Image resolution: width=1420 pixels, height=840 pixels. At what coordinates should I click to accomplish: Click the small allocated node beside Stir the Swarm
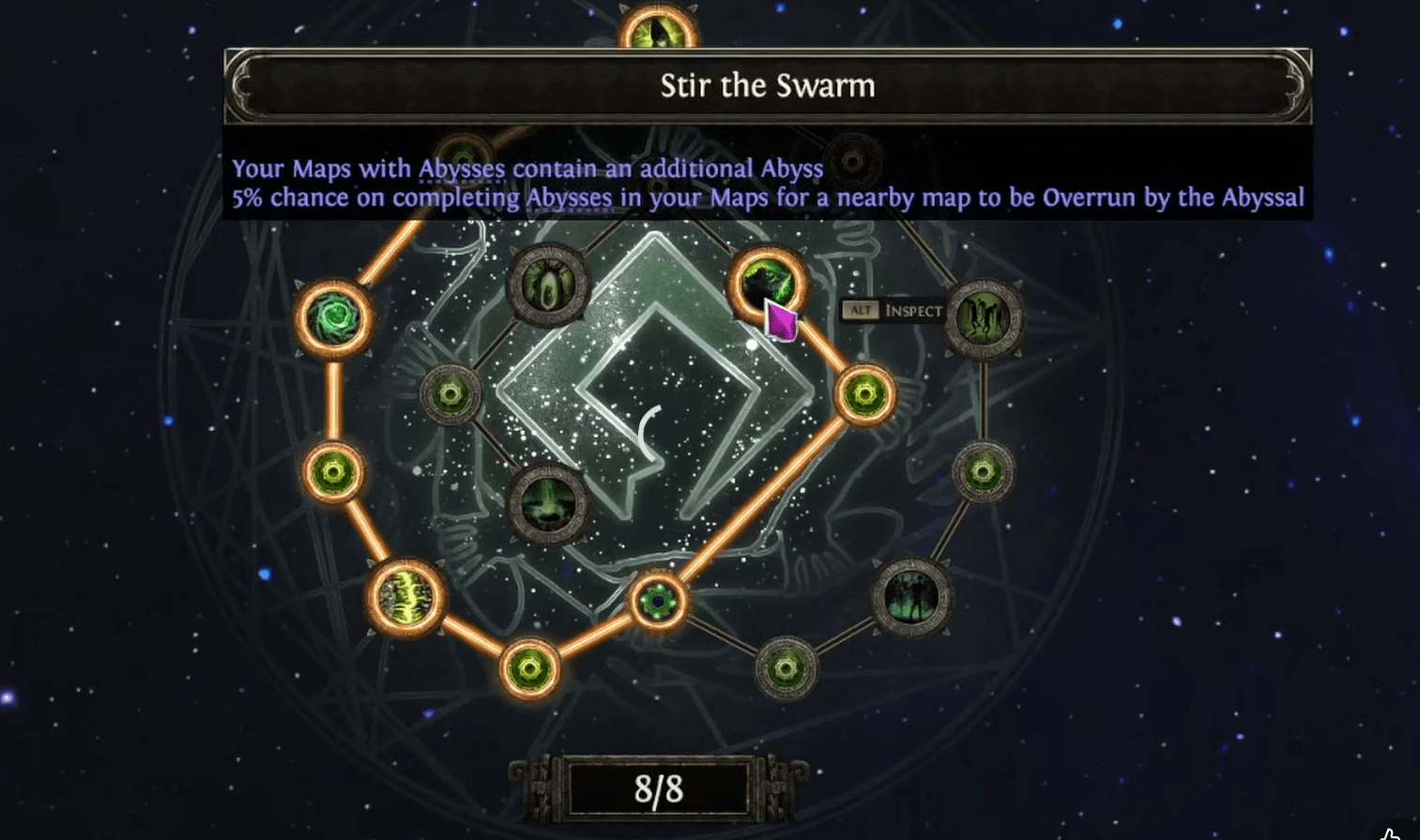tap(864, 395)
